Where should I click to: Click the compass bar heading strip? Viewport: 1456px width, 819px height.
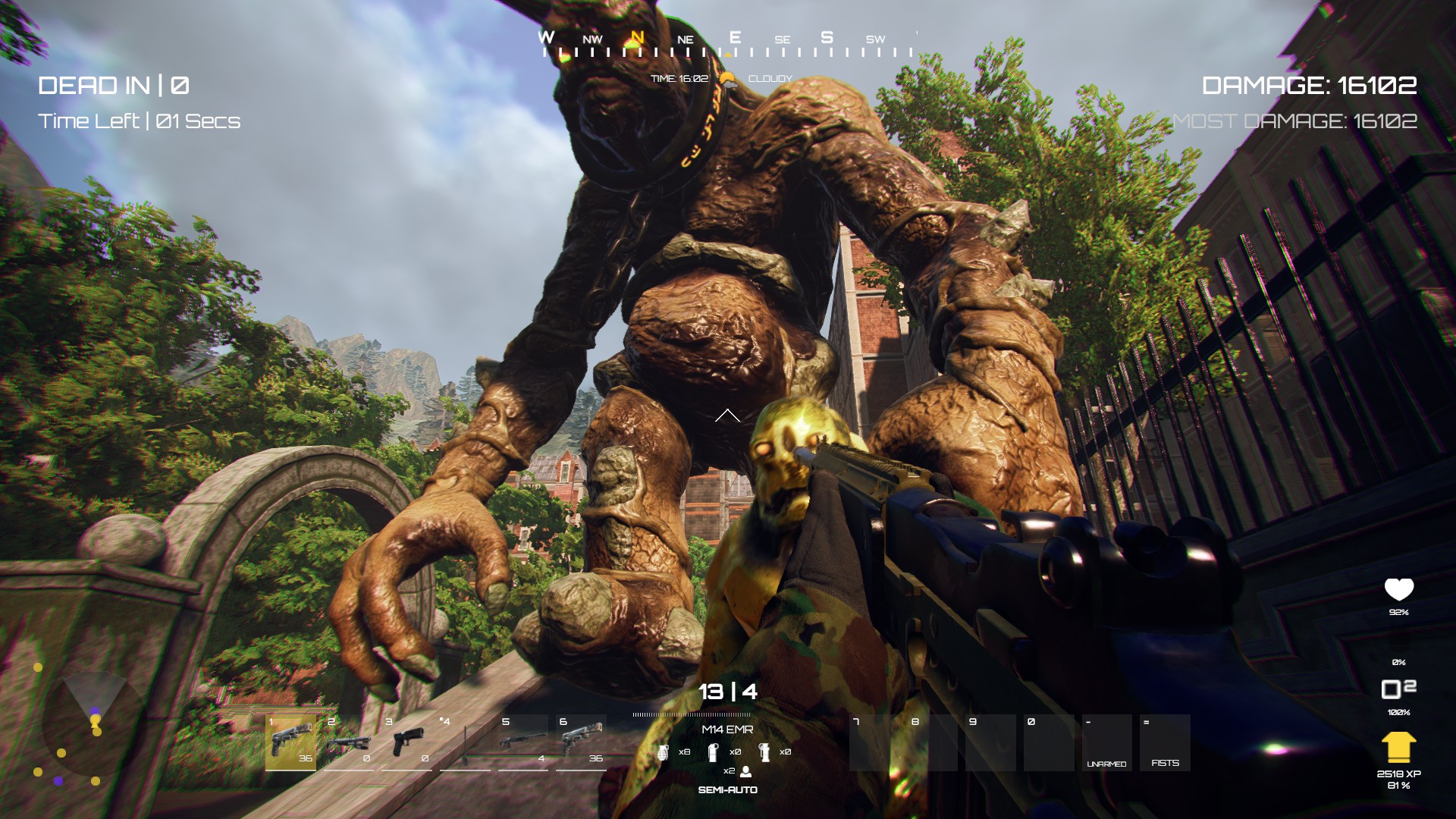pyautogui.click(x=726, y=45)
